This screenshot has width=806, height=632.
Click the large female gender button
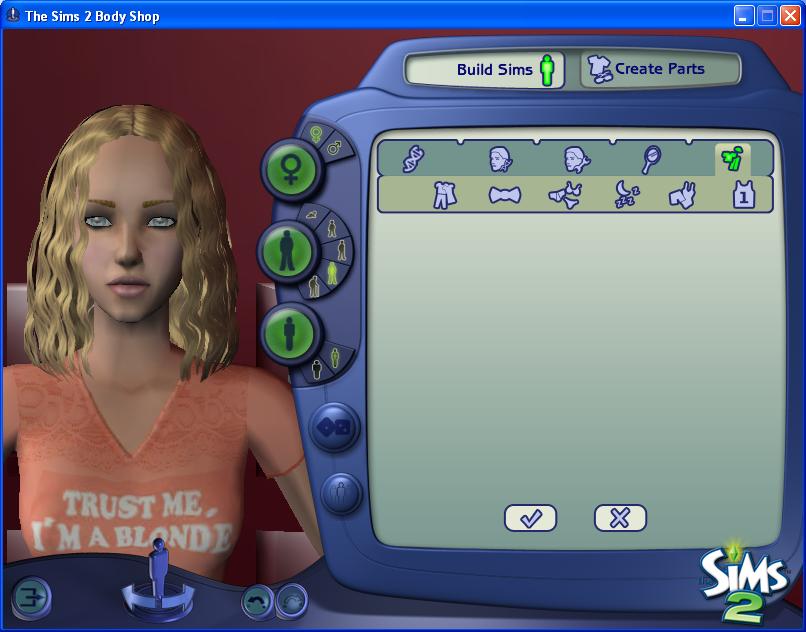[289, 169]
